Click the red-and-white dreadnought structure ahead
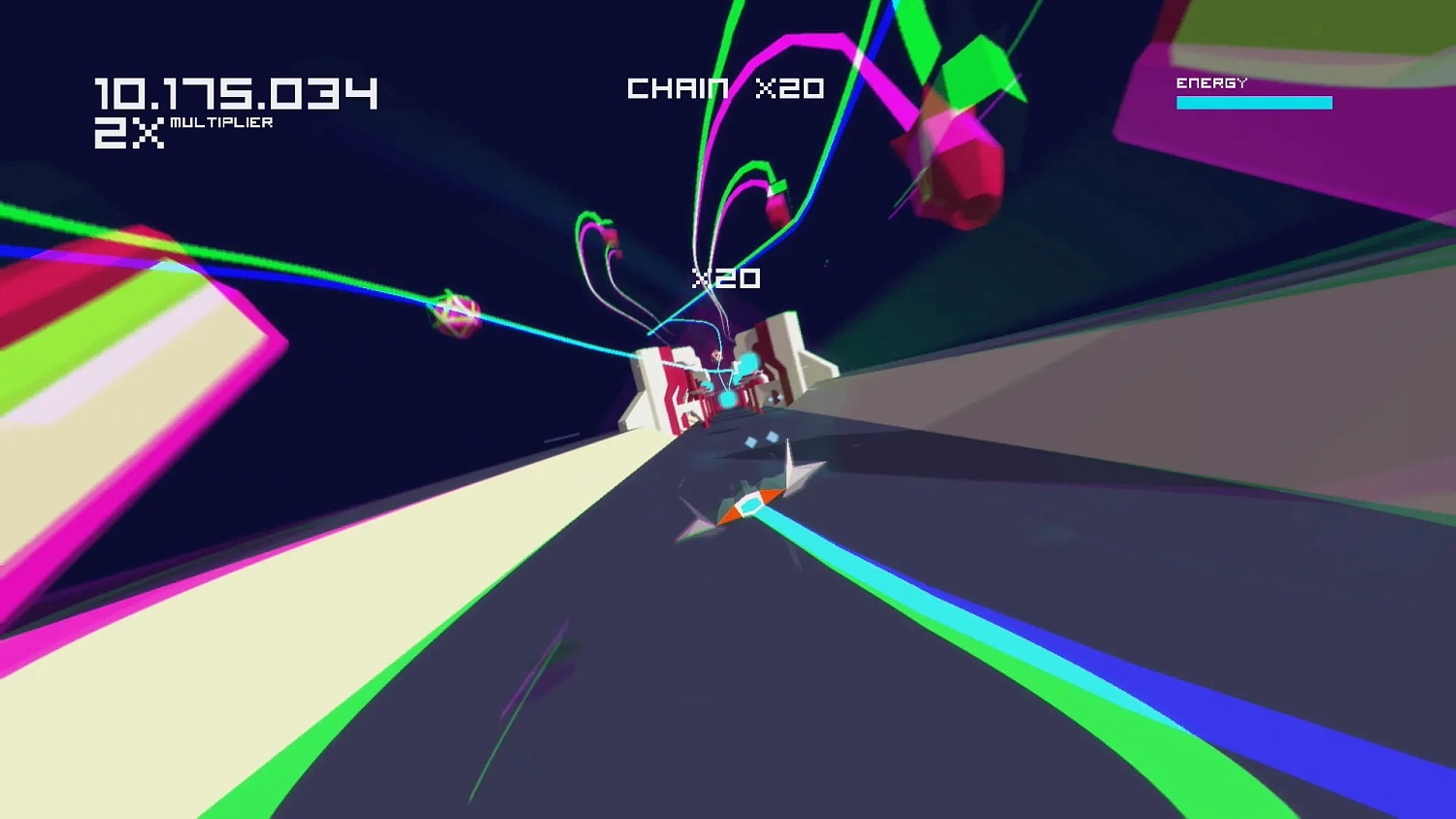Screen dimensions: 1456x819 (723, 378)
